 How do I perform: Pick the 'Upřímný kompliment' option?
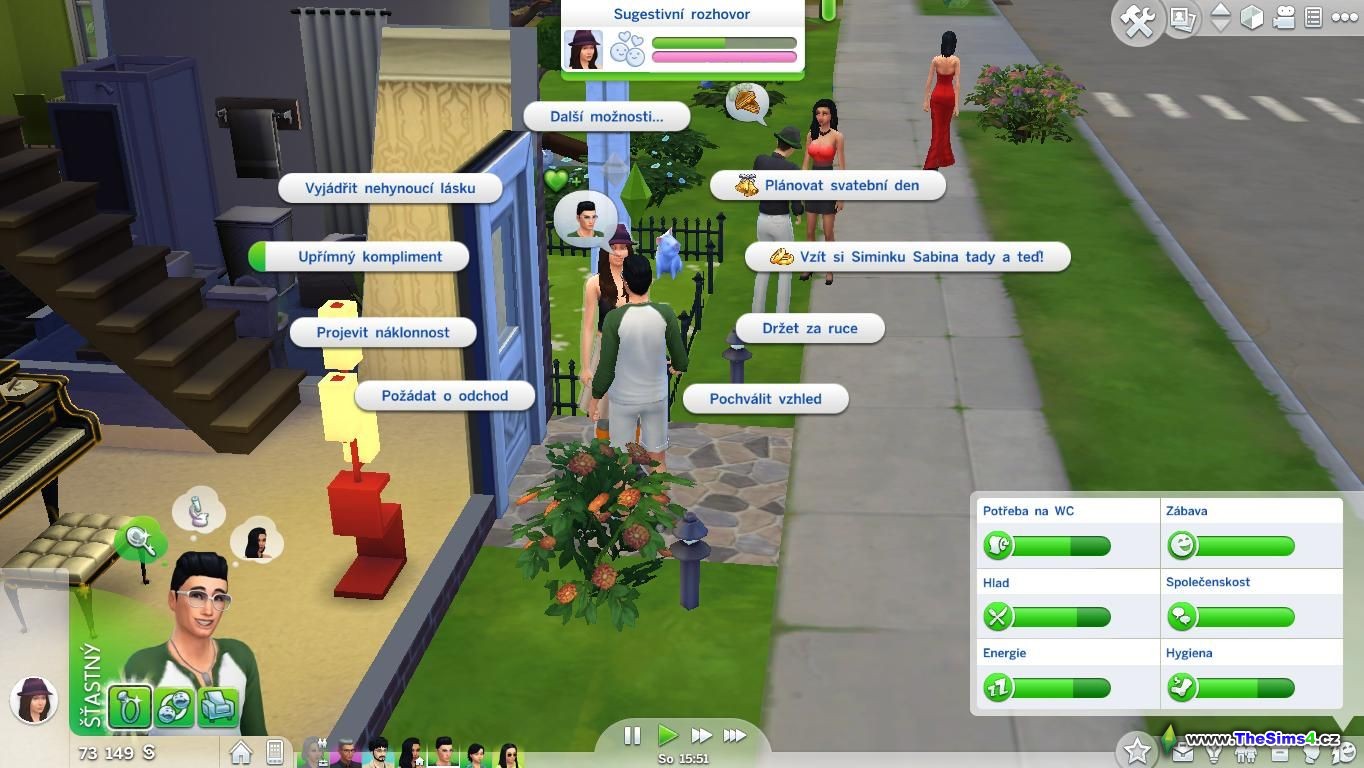tap(369, 257)
